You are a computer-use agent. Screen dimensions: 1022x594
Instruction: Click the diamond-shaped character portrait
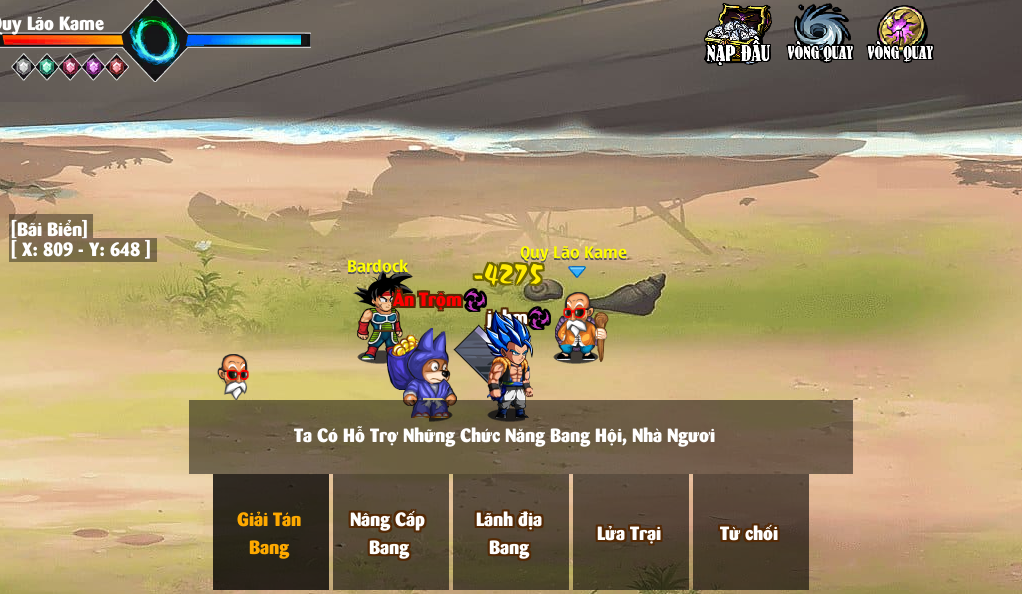tap(155, 40)
